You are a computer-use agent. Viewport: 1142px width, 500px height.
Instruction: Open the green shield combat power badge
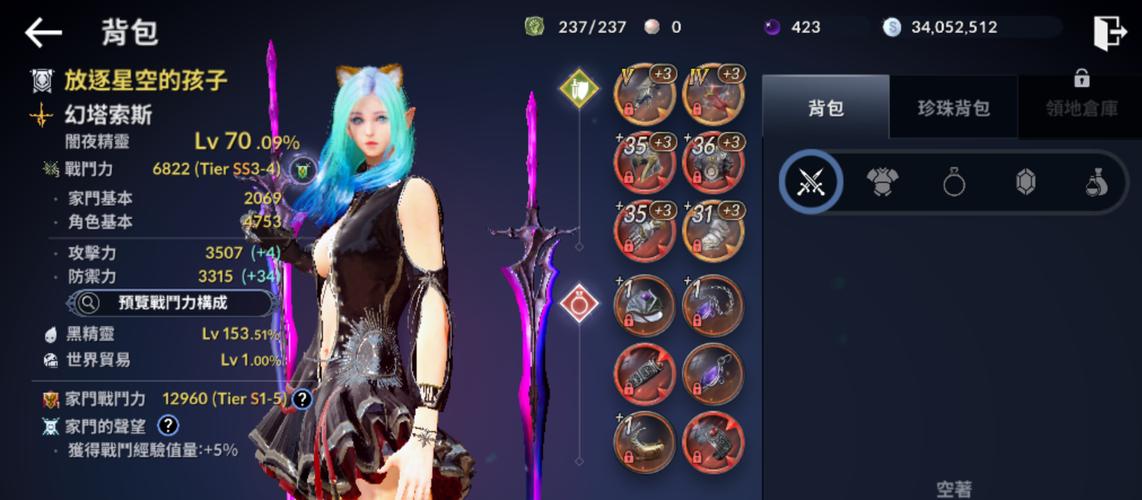(x=303, y=171)
